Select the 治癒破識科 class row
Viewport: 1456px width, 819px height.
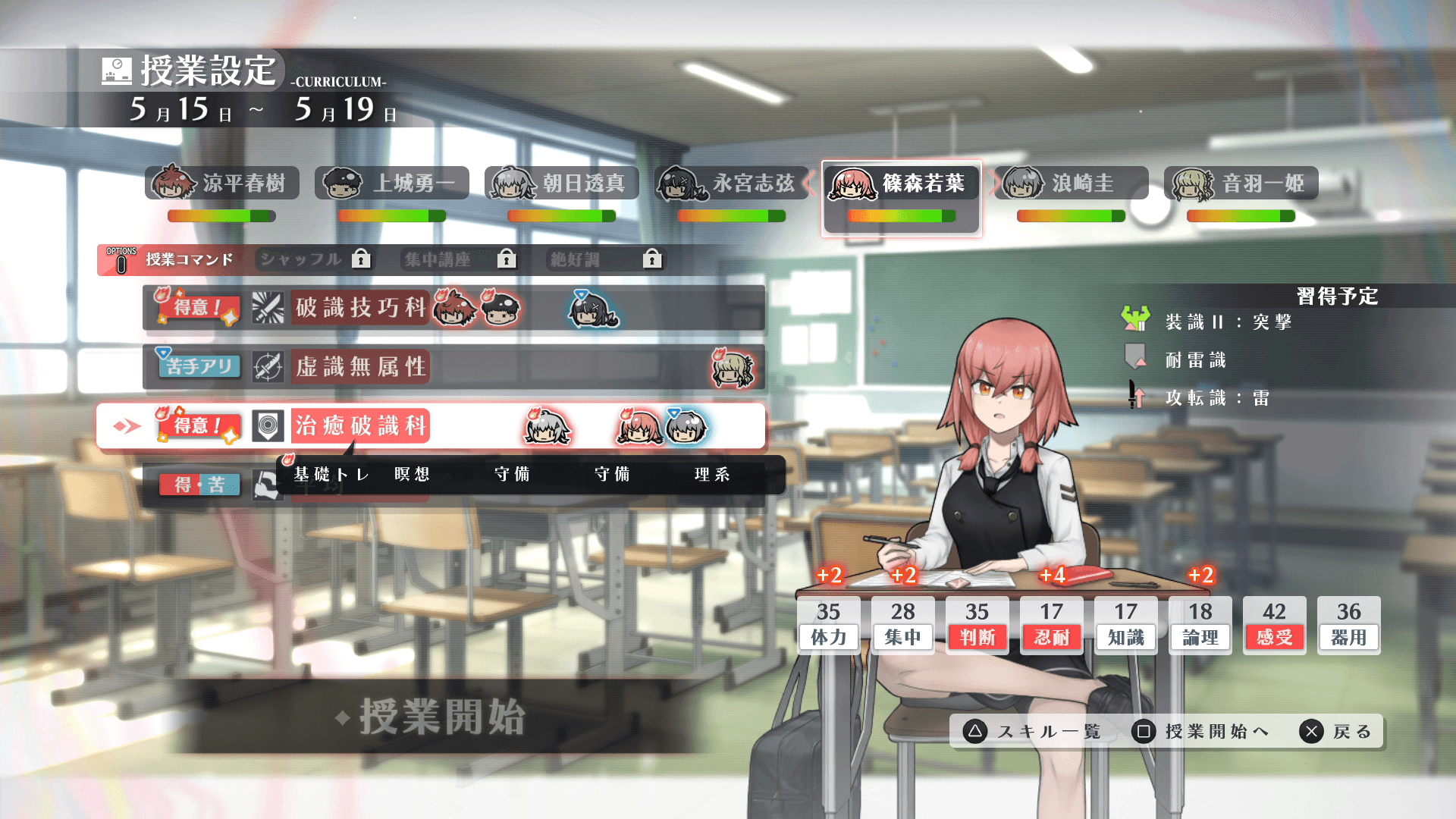[431, 426]
